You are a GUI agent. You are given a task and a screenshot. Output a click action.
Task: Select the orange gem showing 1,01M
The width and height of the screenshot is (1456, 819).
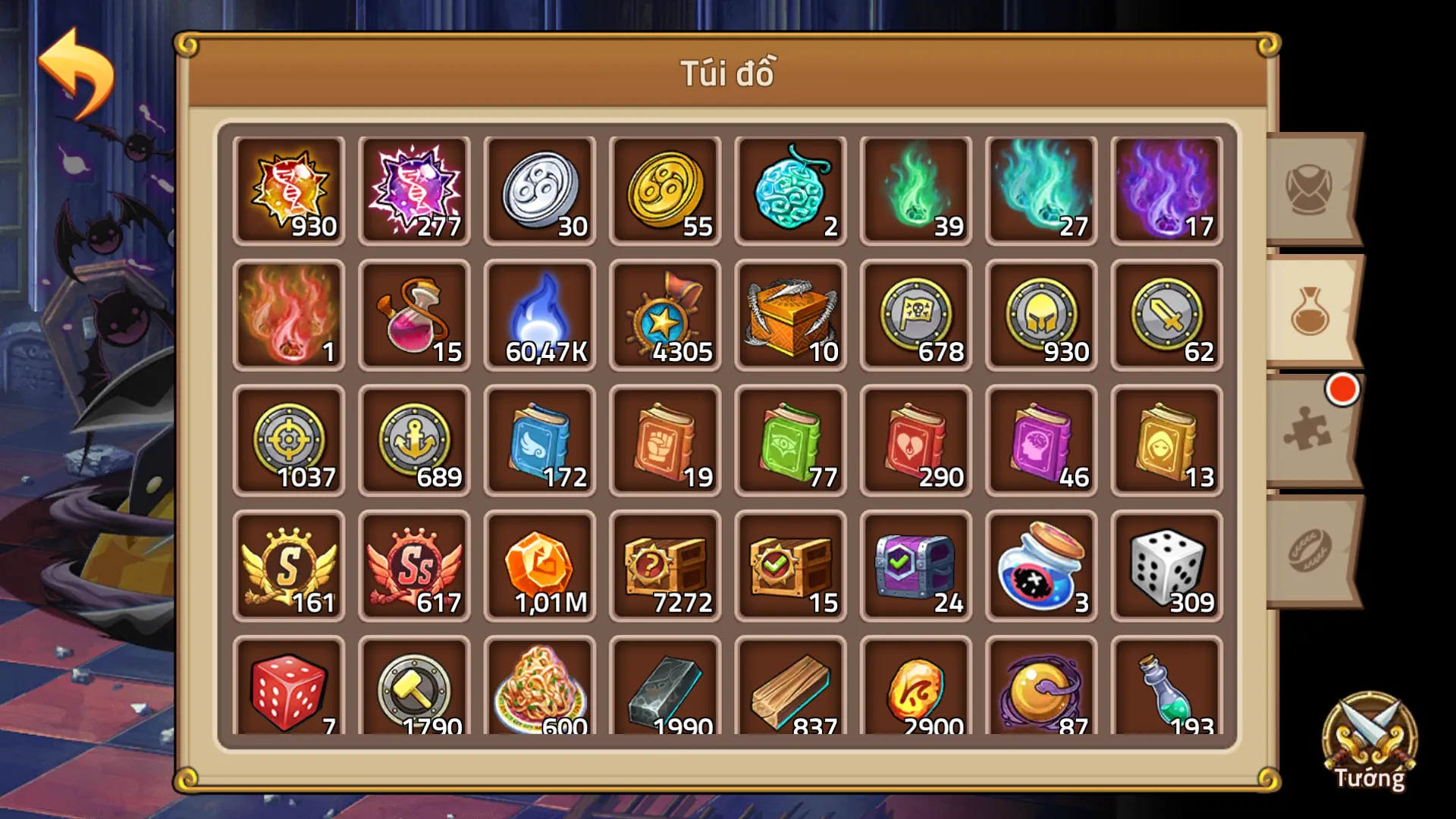pyautogui.click(x=539, y=565)
